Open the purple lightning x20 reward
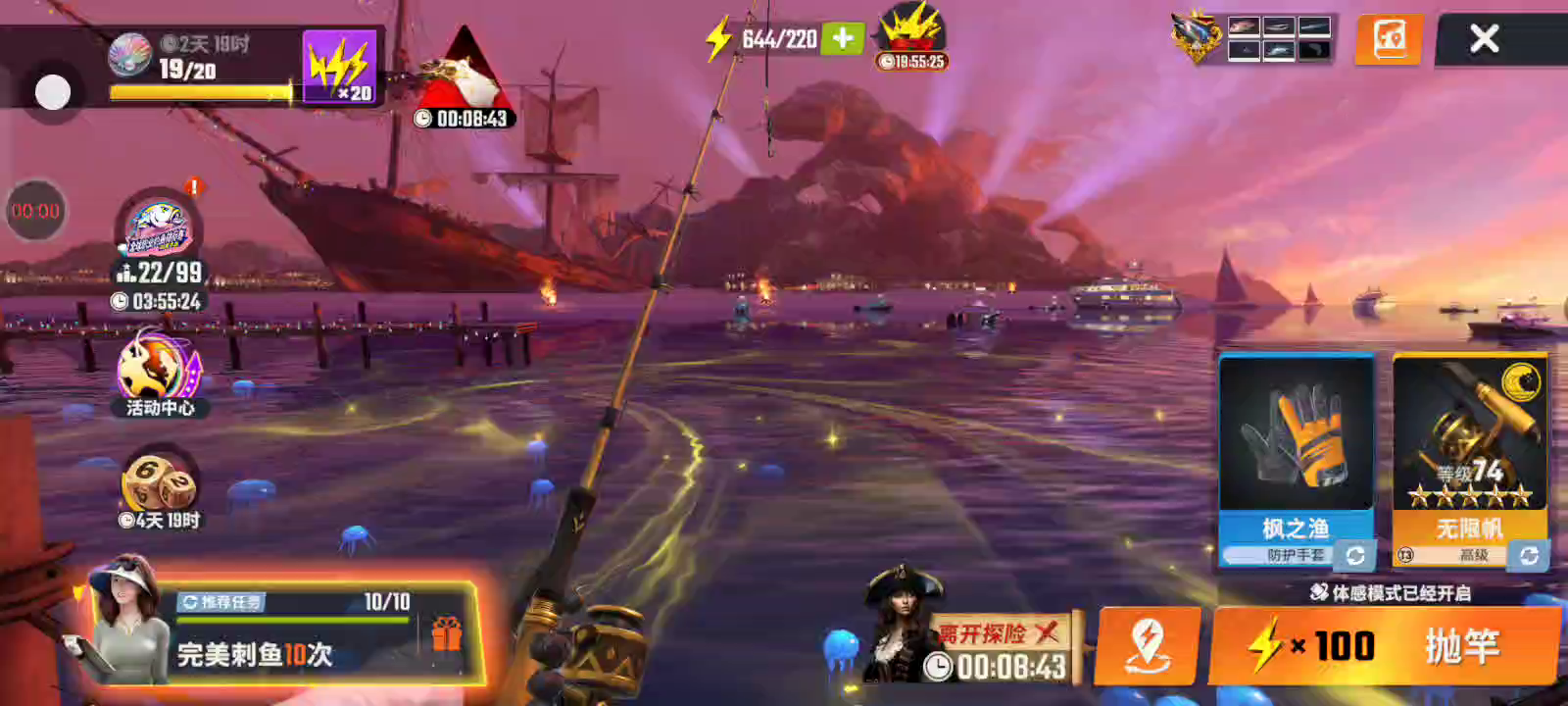Screen dimensions: 1568x706 [x=339, y=66]
